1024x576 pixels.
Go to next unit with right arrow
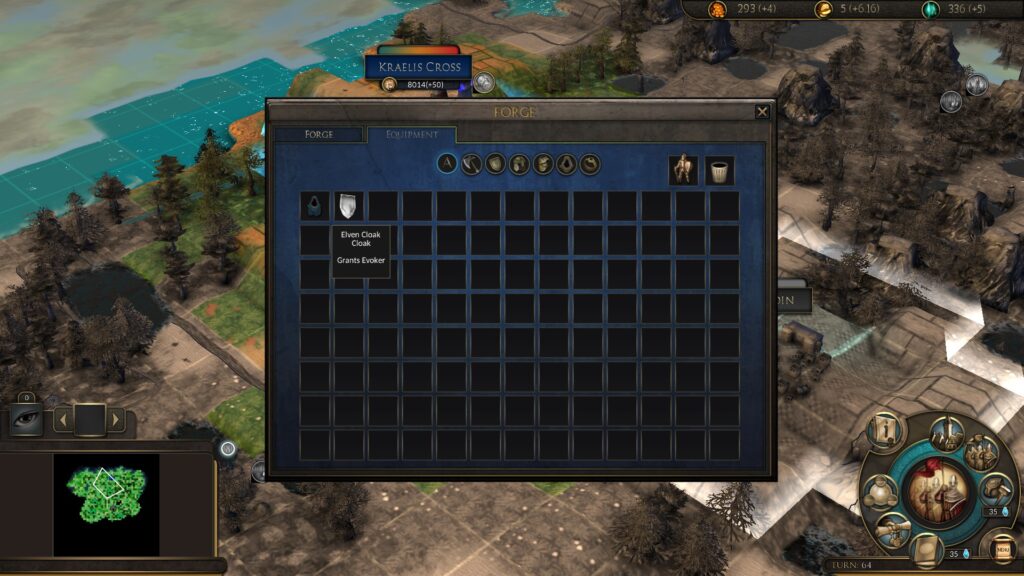click(x=116, y=418)
